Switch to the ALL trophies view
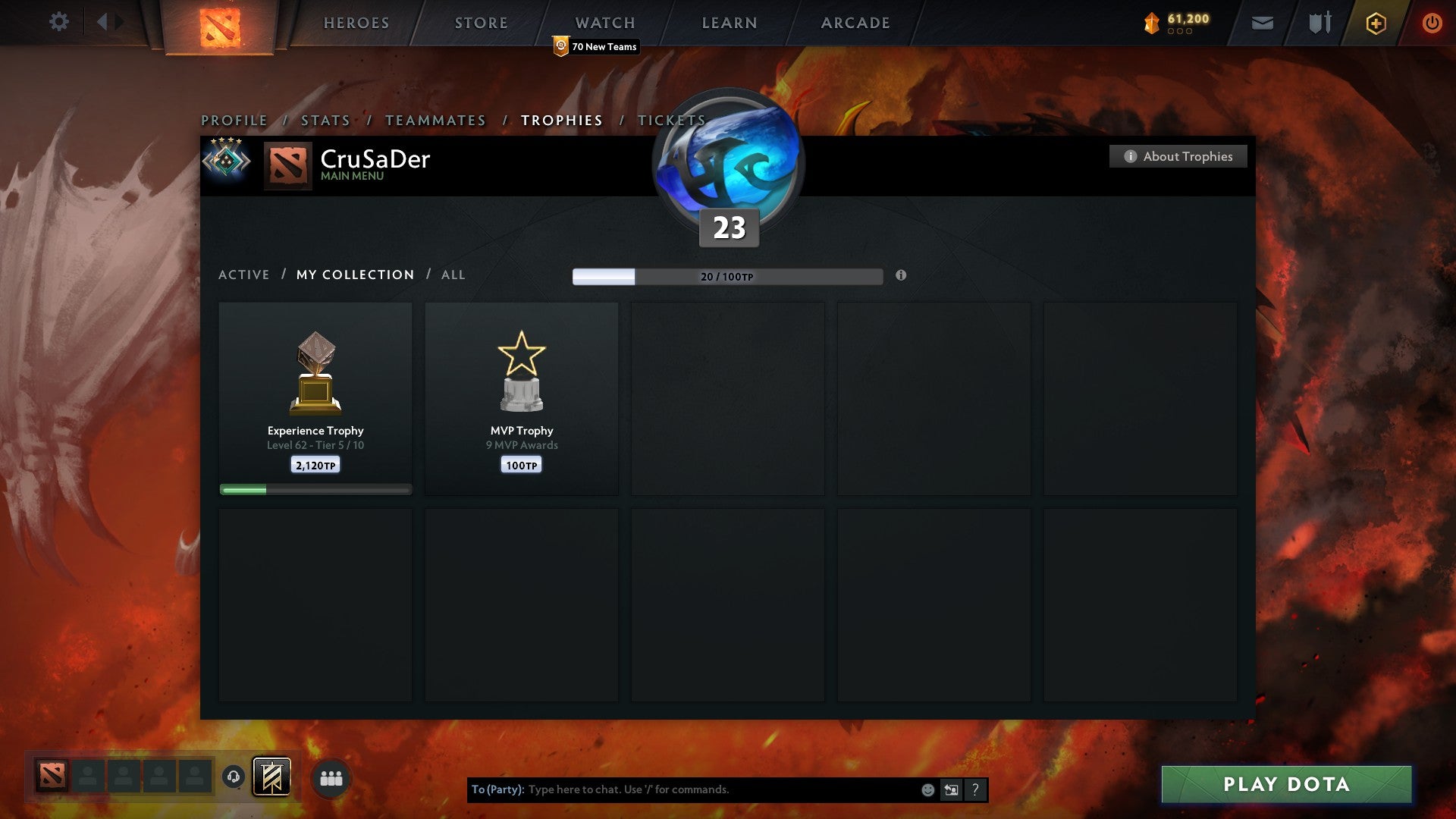The image size is (1456, 819). (x=453, y=275)
